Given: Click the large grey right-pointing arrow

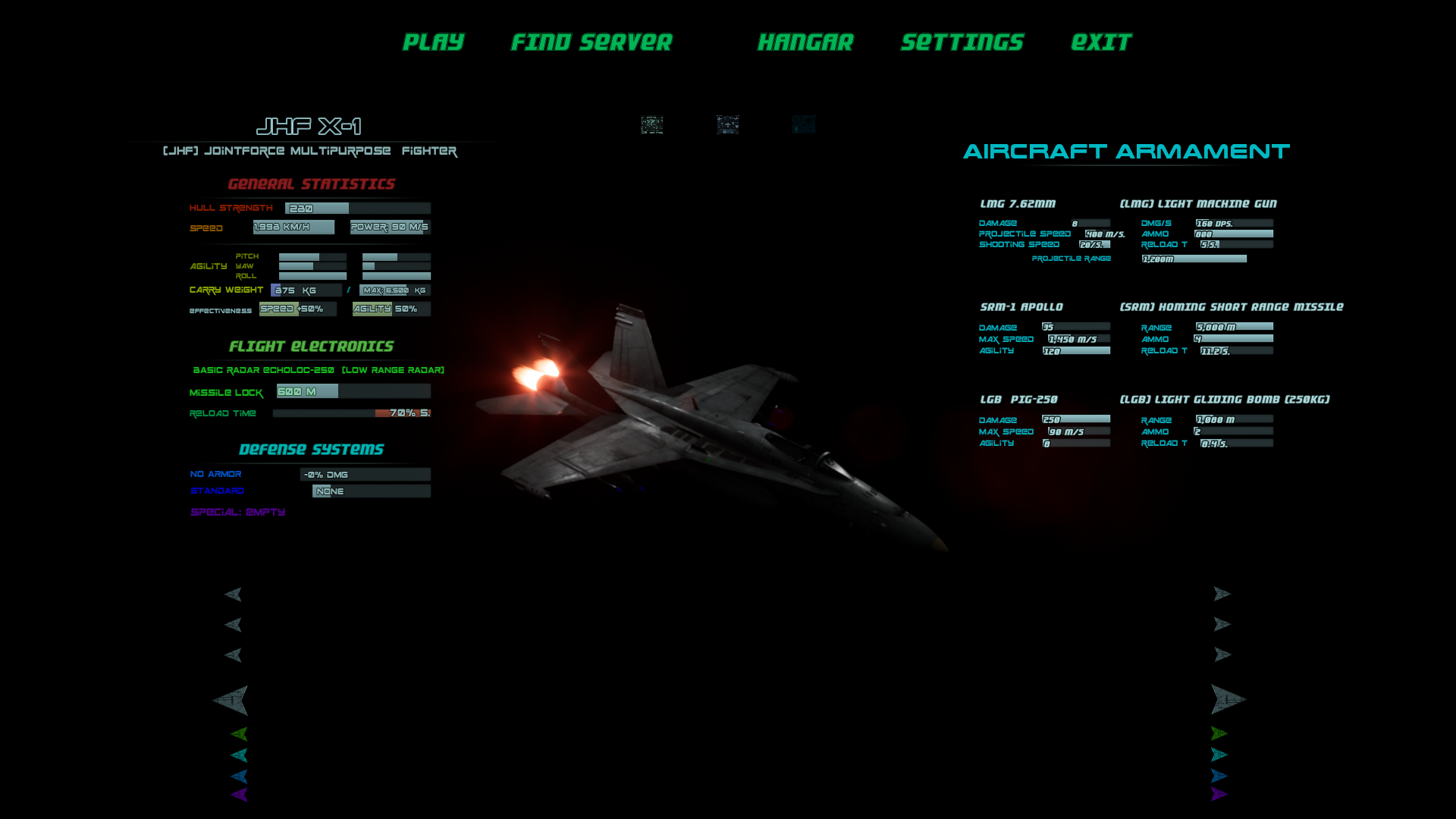Looking at the screenshot, I should [1227, 699].
